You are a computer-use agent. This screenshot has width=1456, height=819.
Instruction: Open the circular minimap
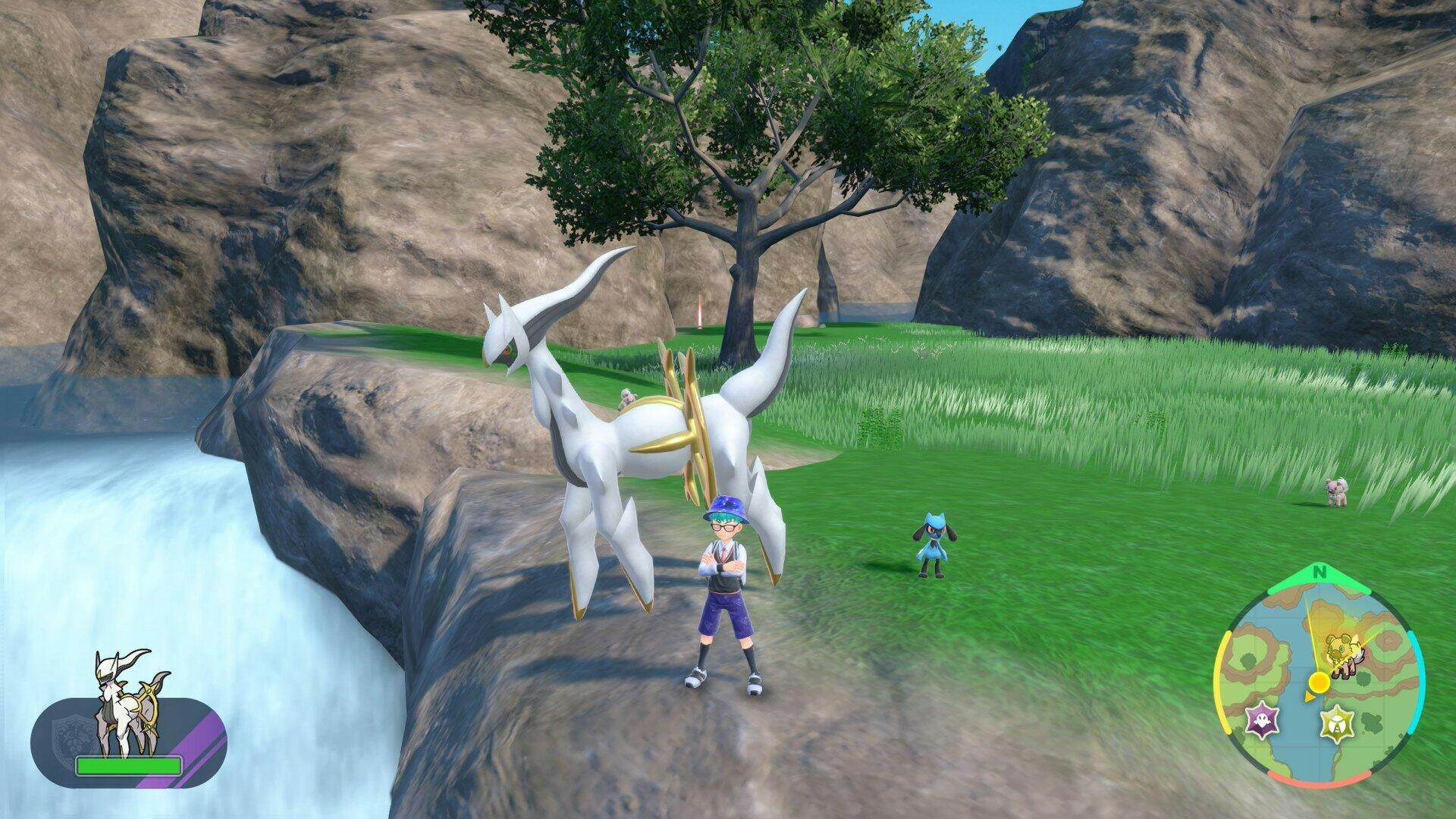pyautogui.click(x=1319, y=687)
